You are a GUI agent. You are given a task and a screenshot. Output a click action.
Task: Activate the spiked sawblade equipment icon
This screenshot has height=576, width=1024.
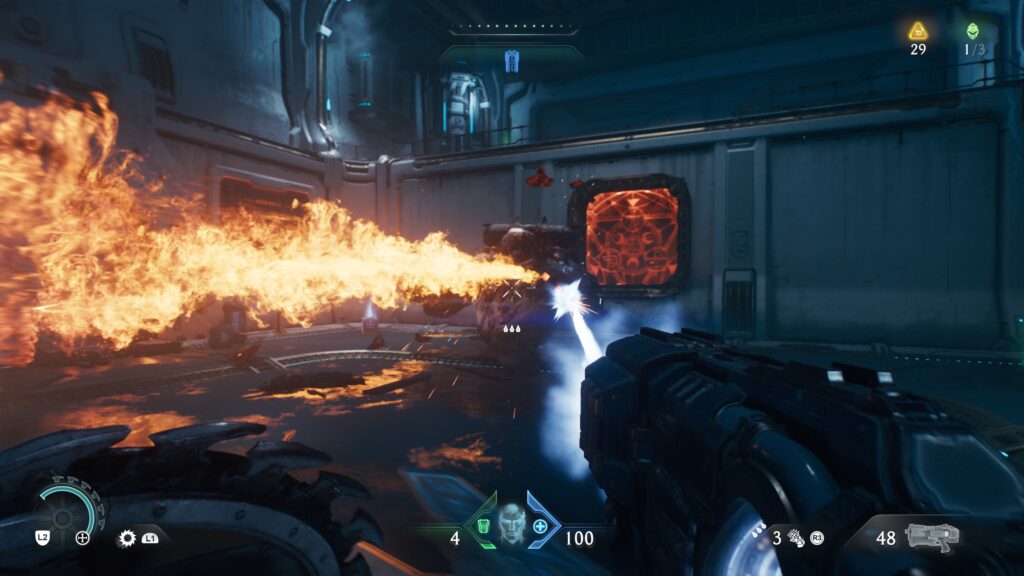(127, 538)
